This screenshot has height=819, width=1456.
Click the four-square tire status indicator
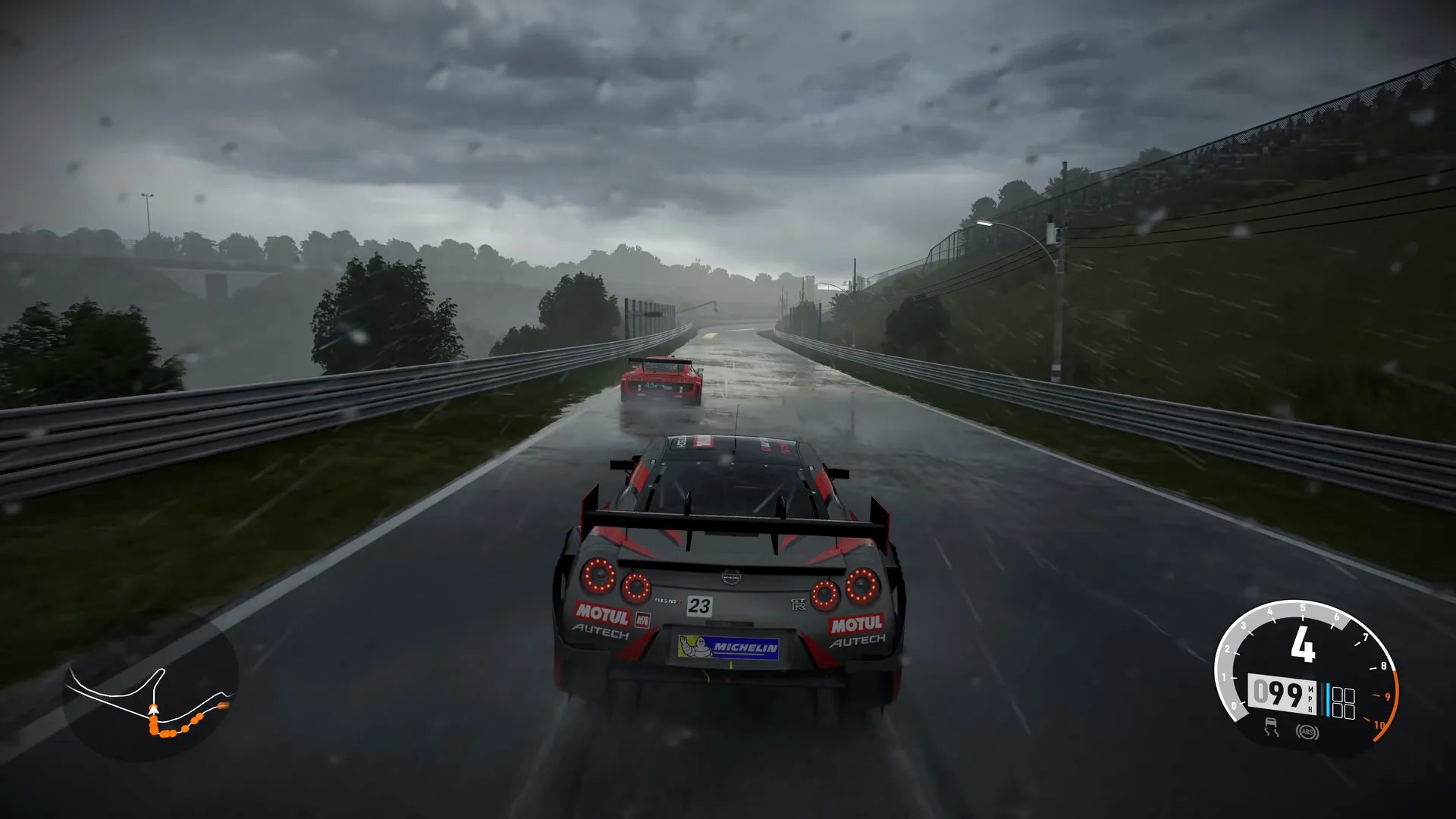(x=1343, y=703)
